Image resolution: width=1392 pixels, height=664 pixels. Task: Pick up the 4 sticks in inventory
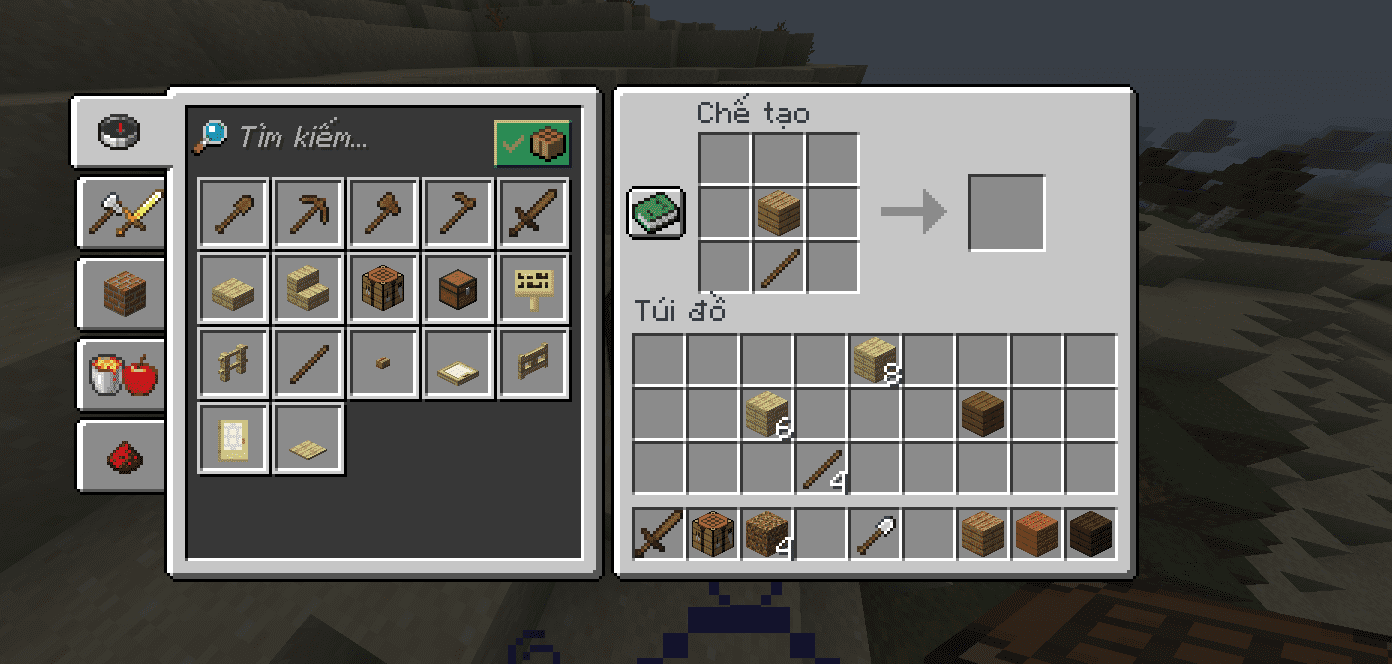point(822,468)
